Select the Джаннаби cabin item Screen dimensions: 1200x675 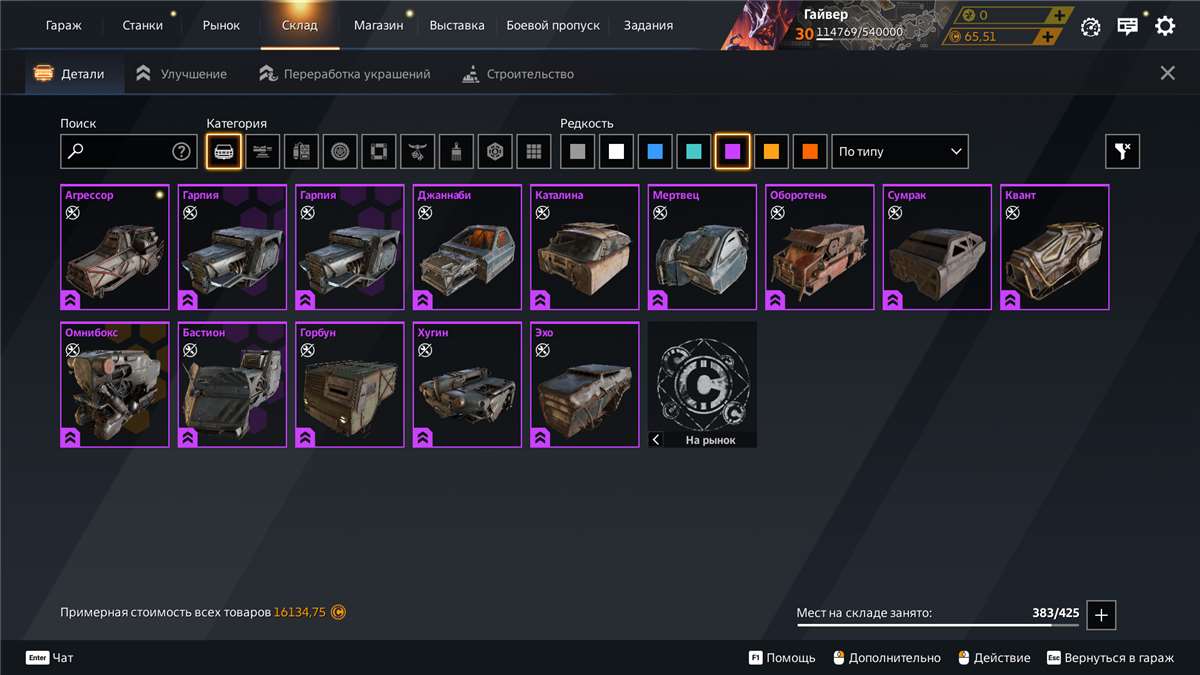(467, 248)
